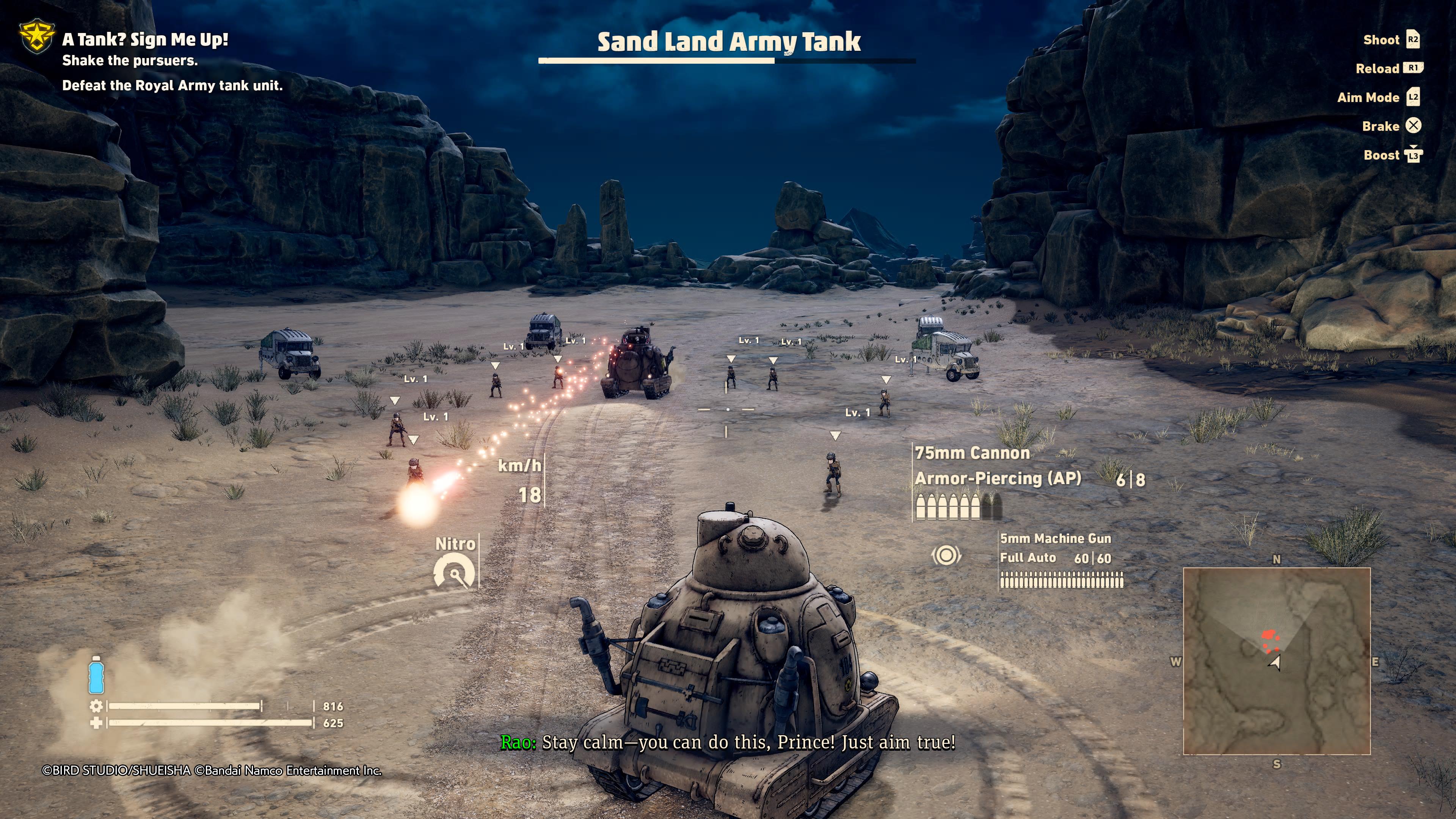Switch to the 5mm Machine Gun weapon
This screenshot has width=1456, height=819.
click(x=1055, y=539)
